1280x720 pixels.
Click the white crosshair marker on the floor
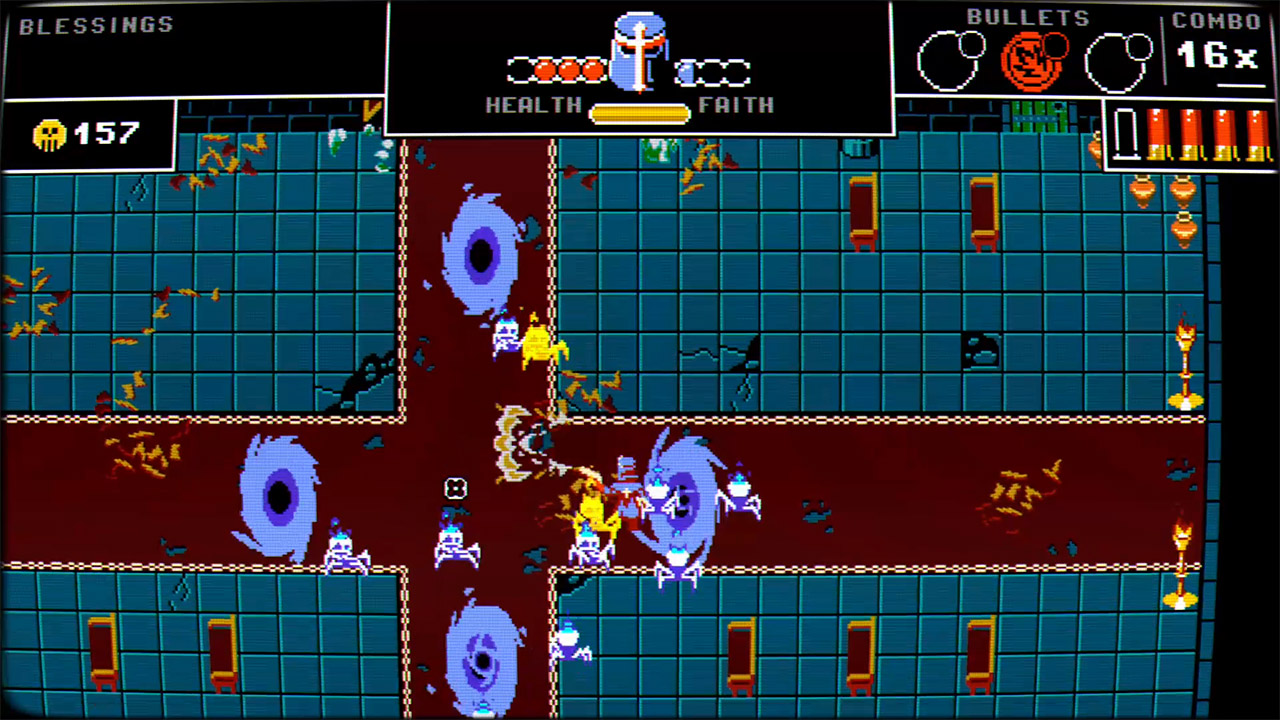(456, 488)
